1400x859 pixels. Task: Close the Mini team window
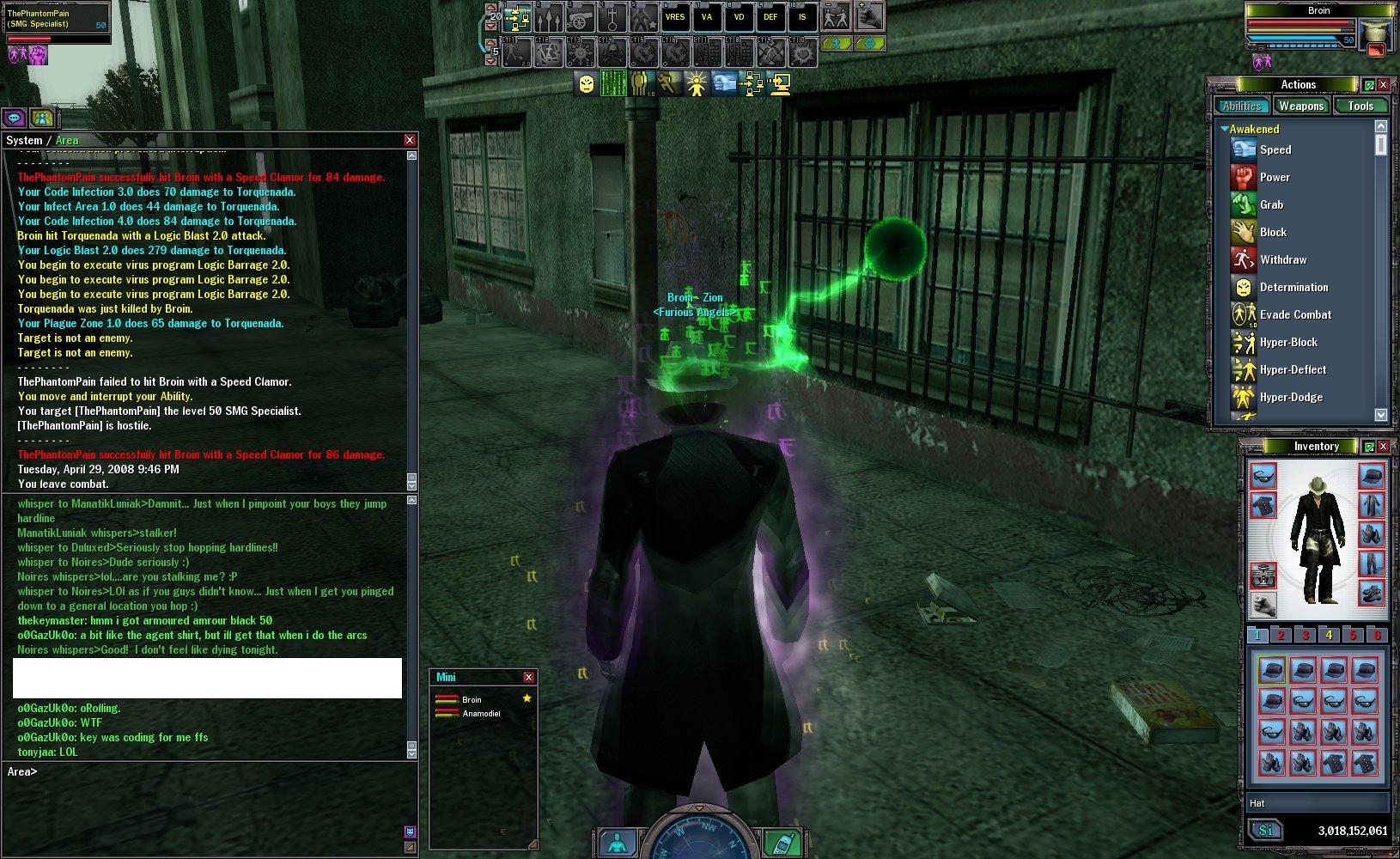[x=528, y=677]
